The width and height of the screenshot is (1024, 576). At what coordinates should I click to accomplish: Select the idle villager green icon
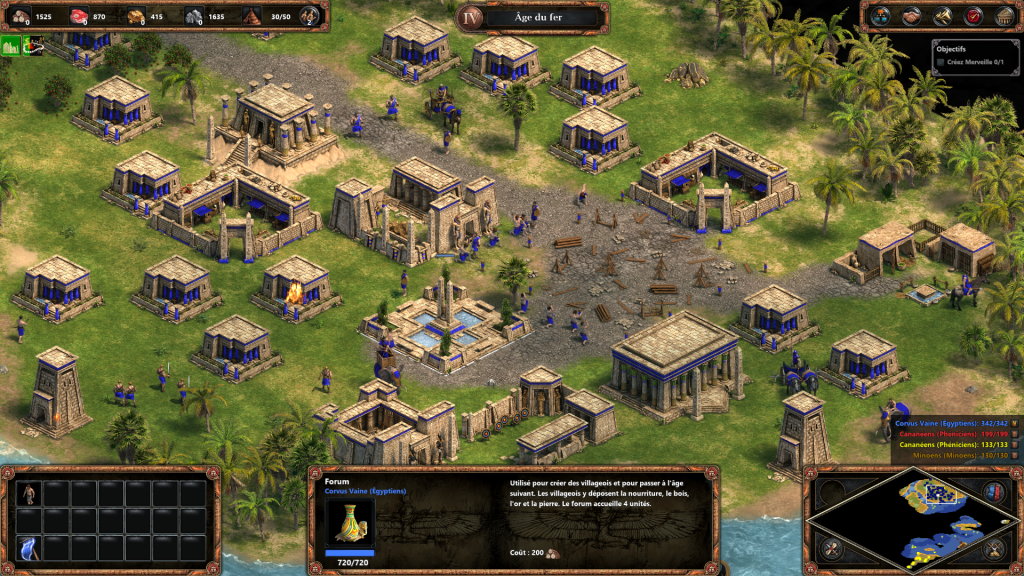coord(11,45)
